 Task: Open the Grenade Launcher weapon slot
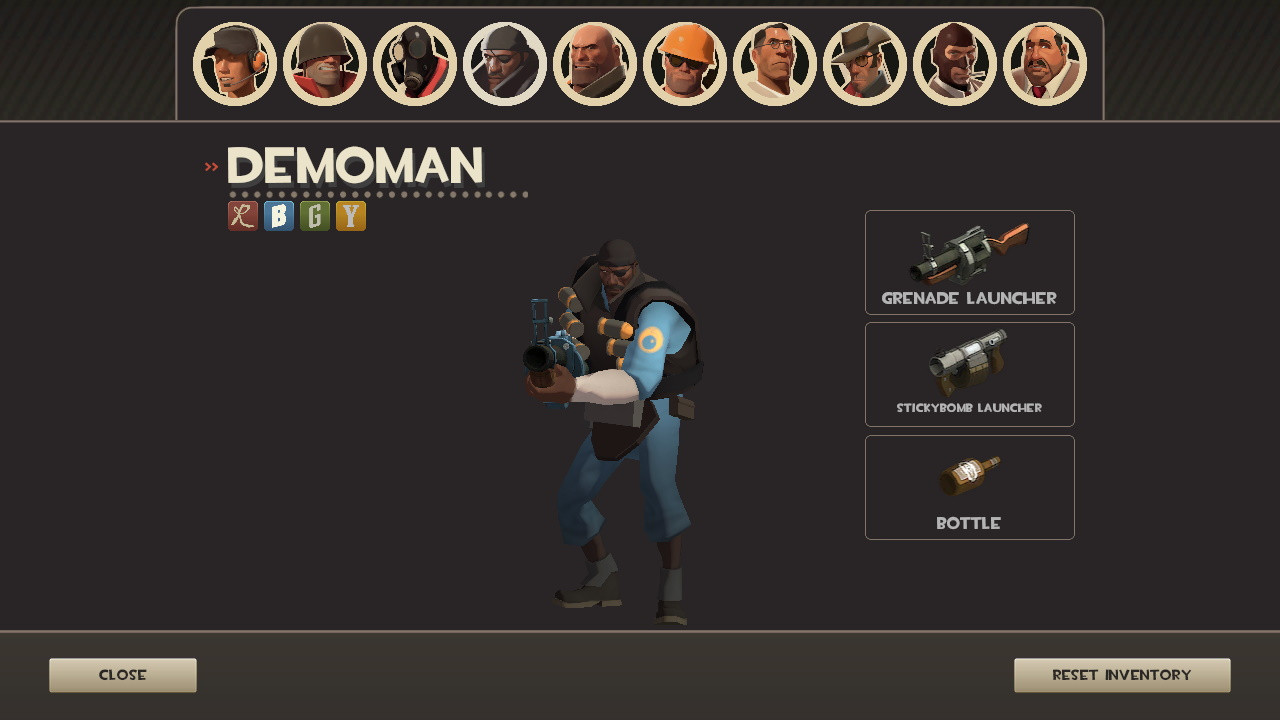969,262
